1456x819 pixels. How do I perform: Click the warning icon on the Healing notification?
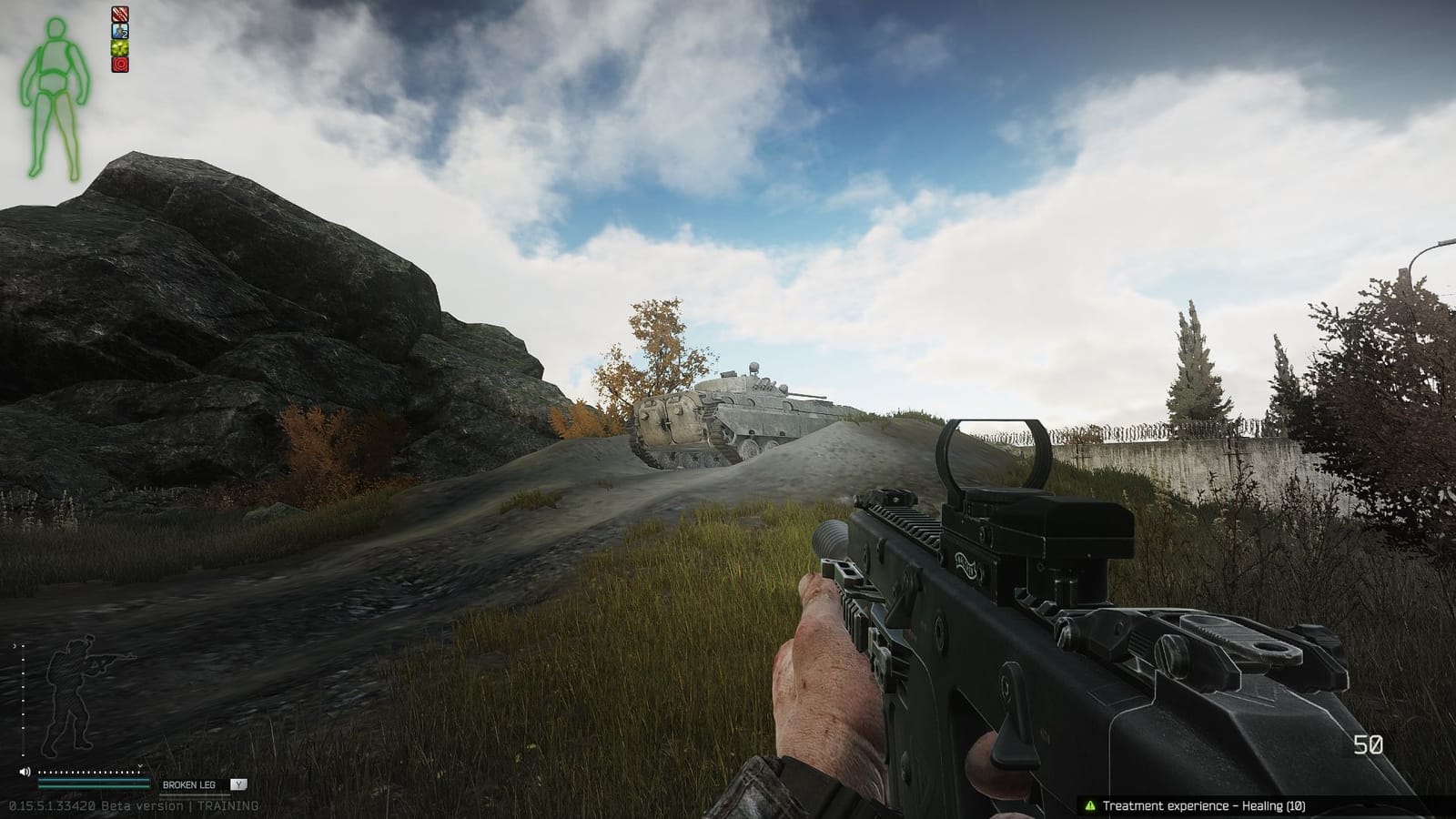pos(1089,804)
